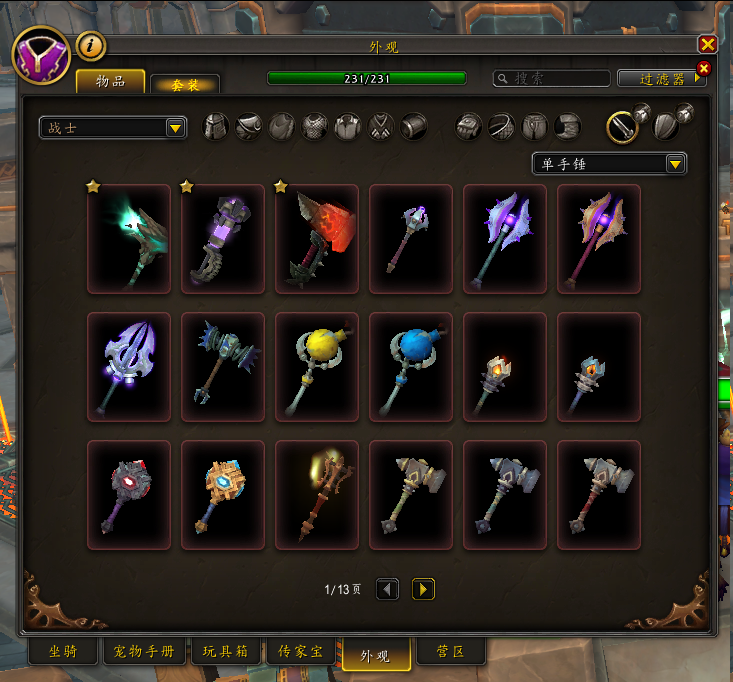Click the info button beside the portrait

click(91, 45)
